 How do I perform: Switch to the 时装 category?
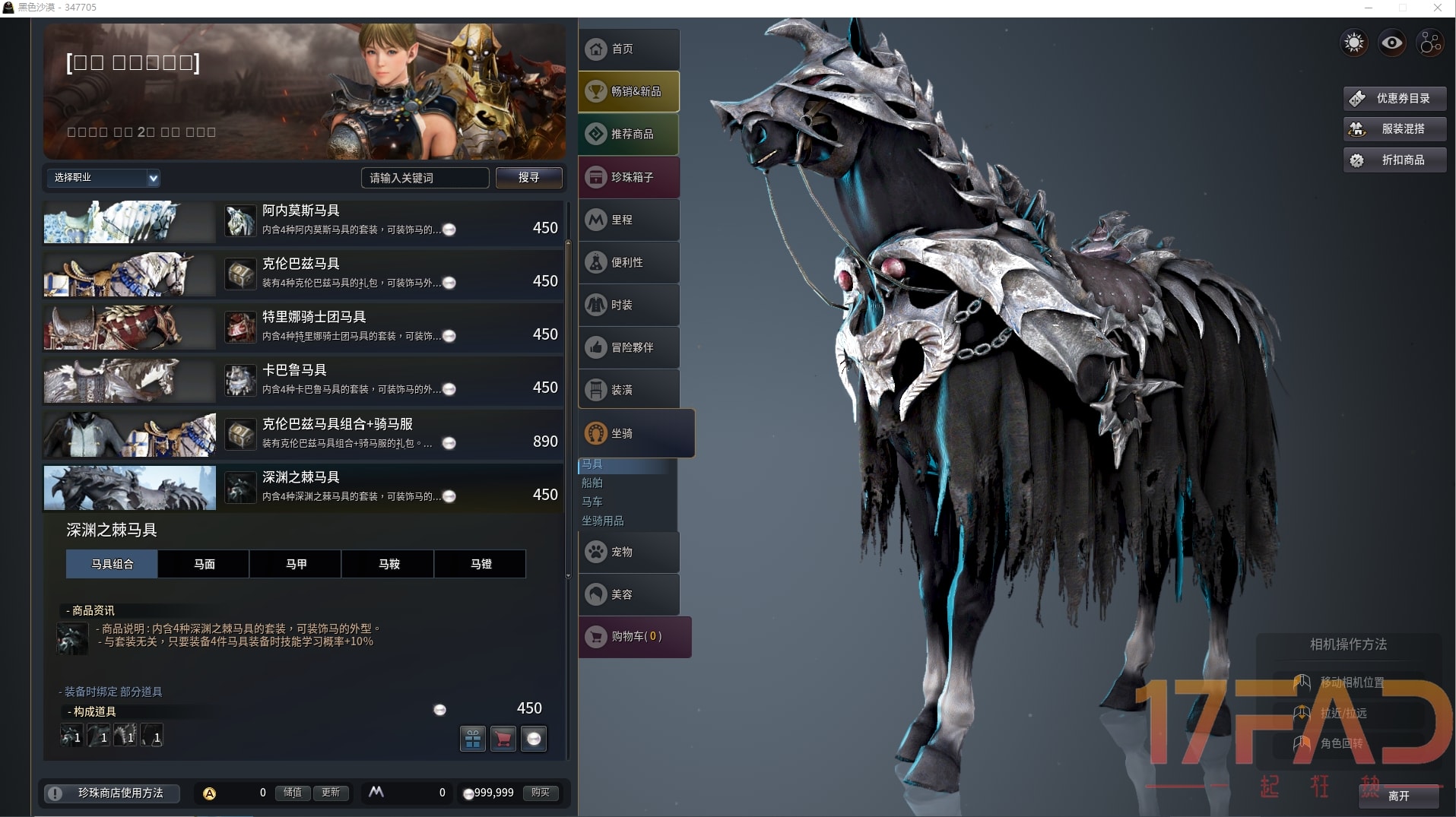[628, 305]
